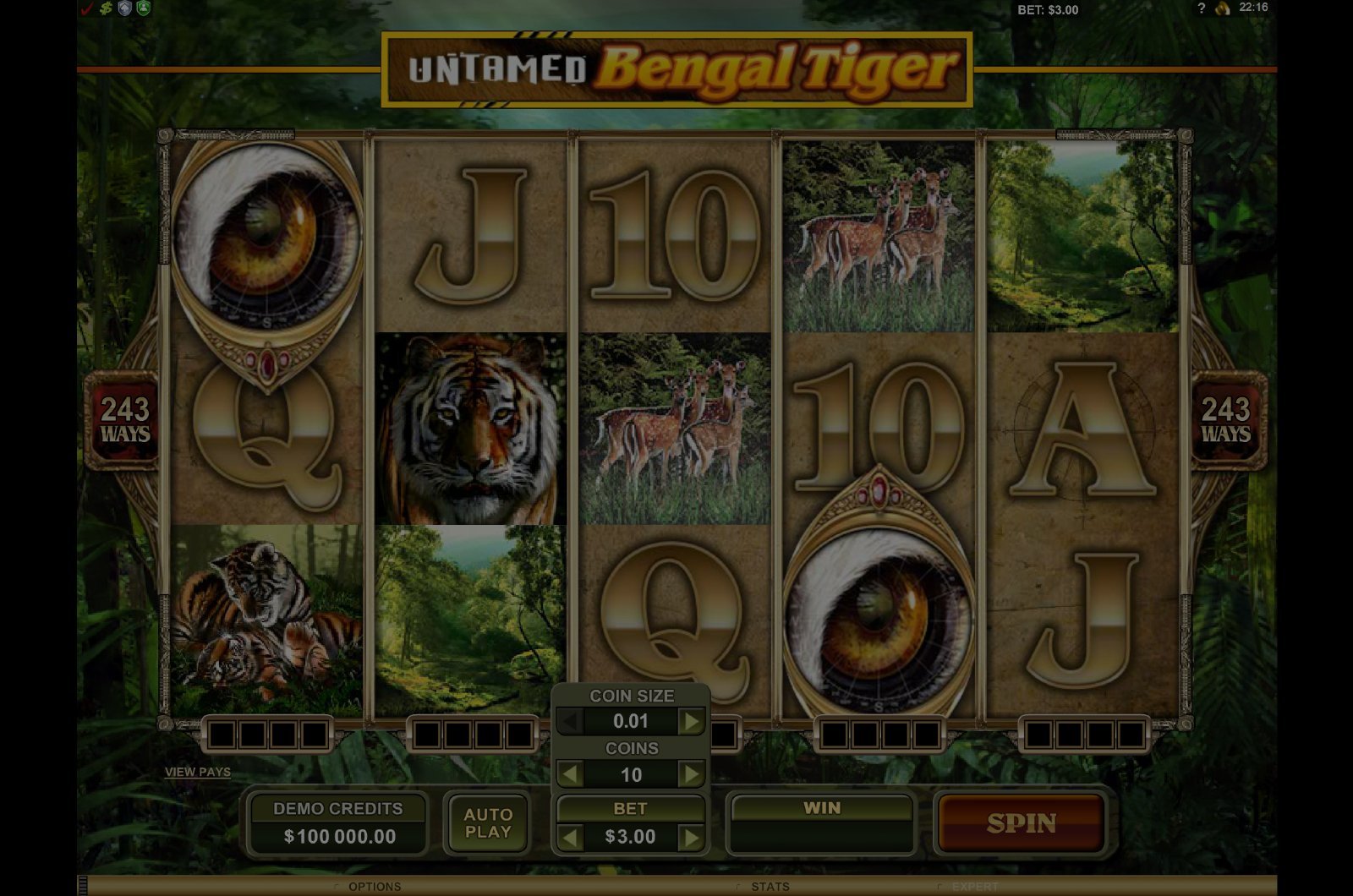Lower the number of coins below 10
The image size is (1353, 896).
[x=571, y=774]
